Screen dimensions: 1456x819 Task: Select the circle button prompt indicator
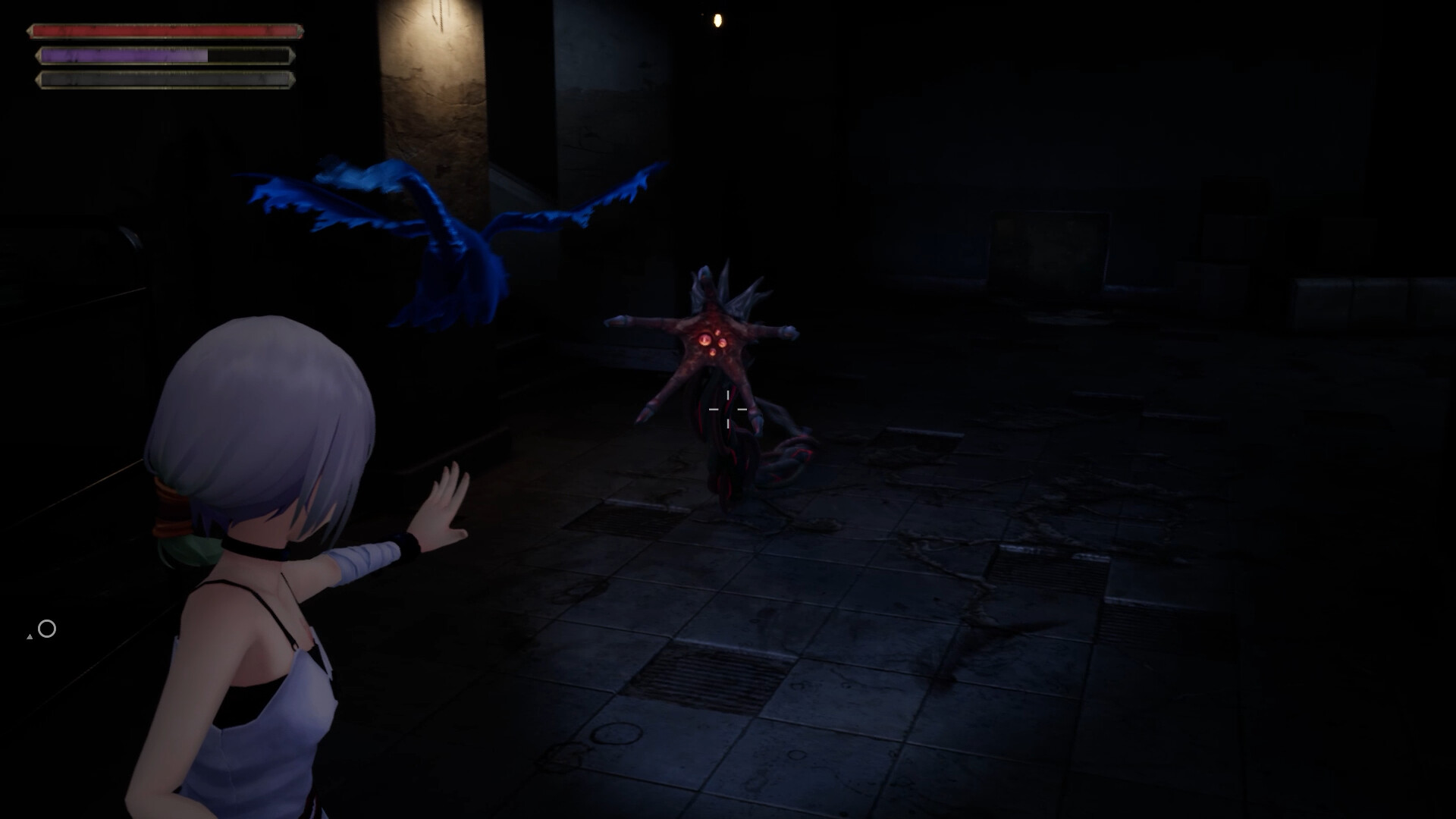pos(47,628)
